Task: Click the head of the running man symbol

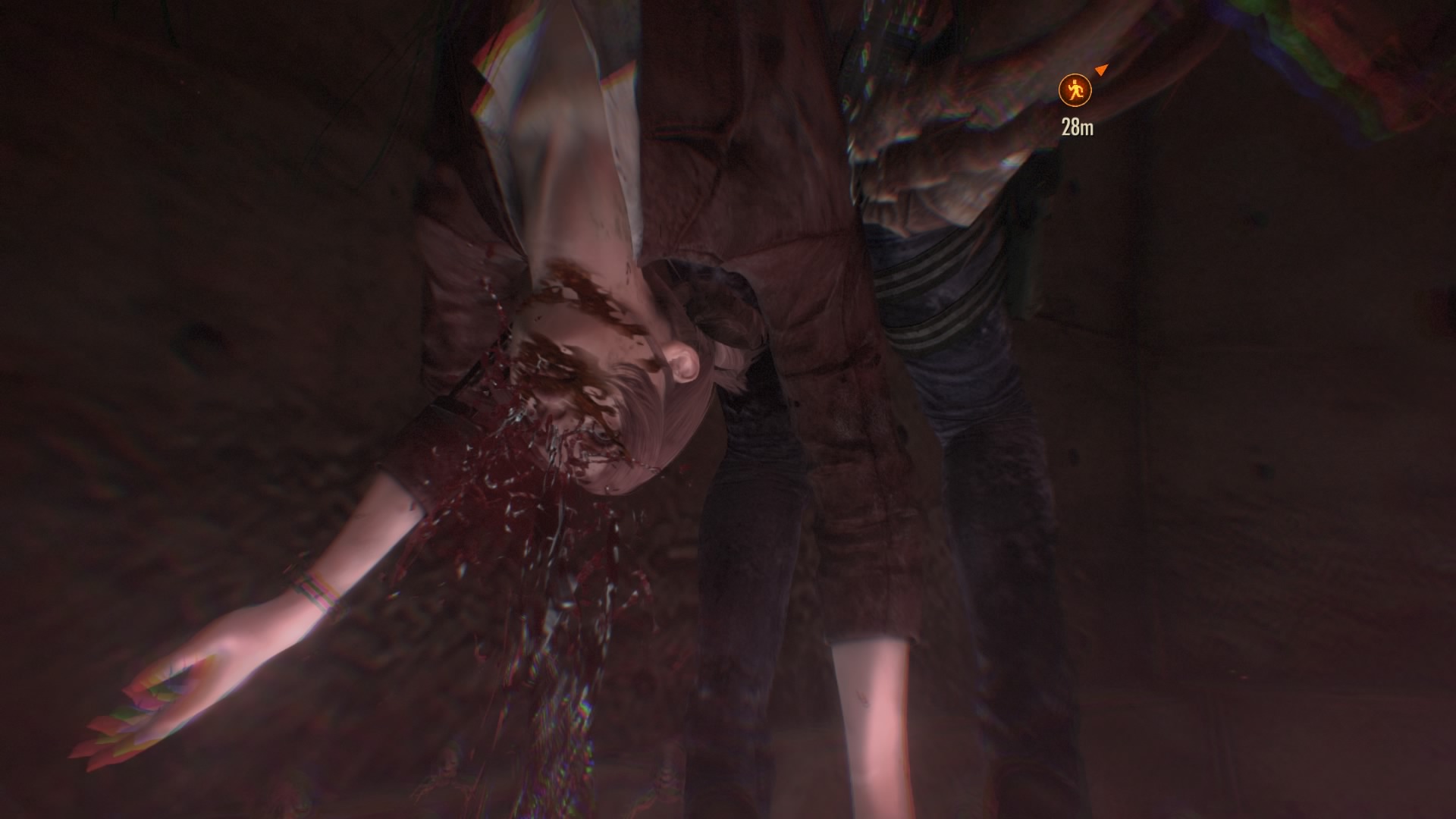Action: tap(1075, 82)
